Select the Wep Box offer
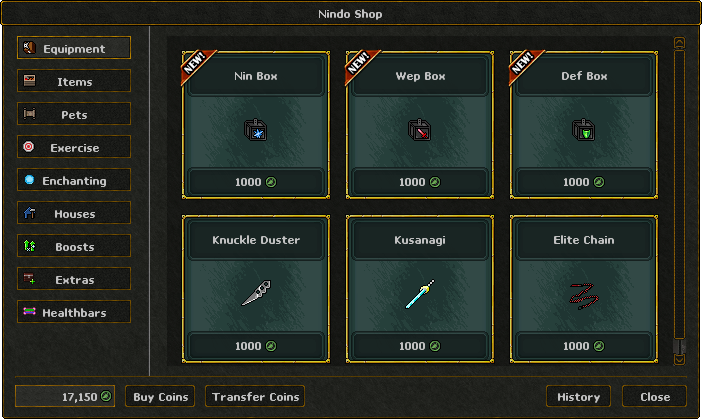 coord(419,125)
